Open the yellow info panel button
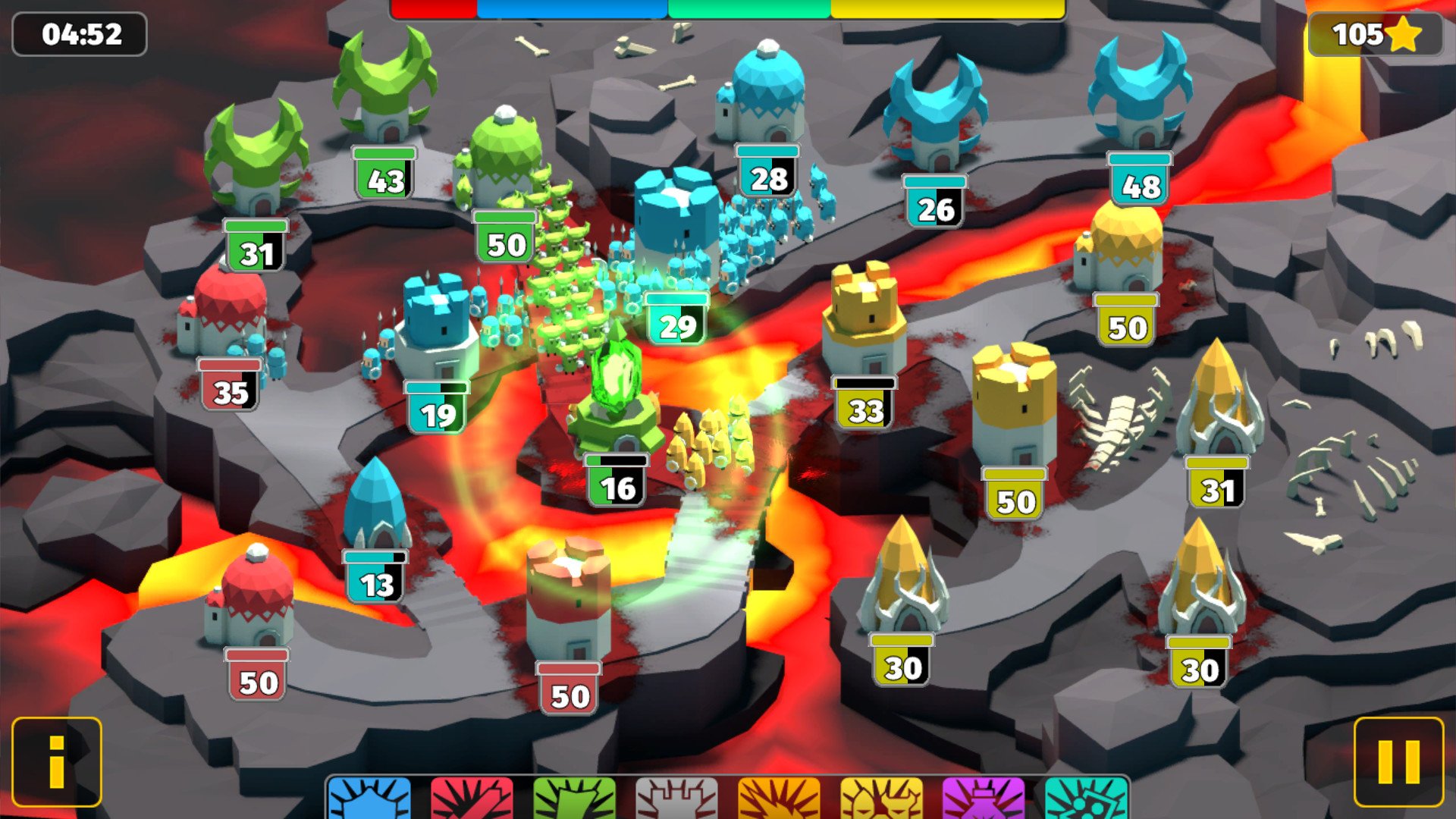This screenshot has width=1456, height=819. coord(57,761)
